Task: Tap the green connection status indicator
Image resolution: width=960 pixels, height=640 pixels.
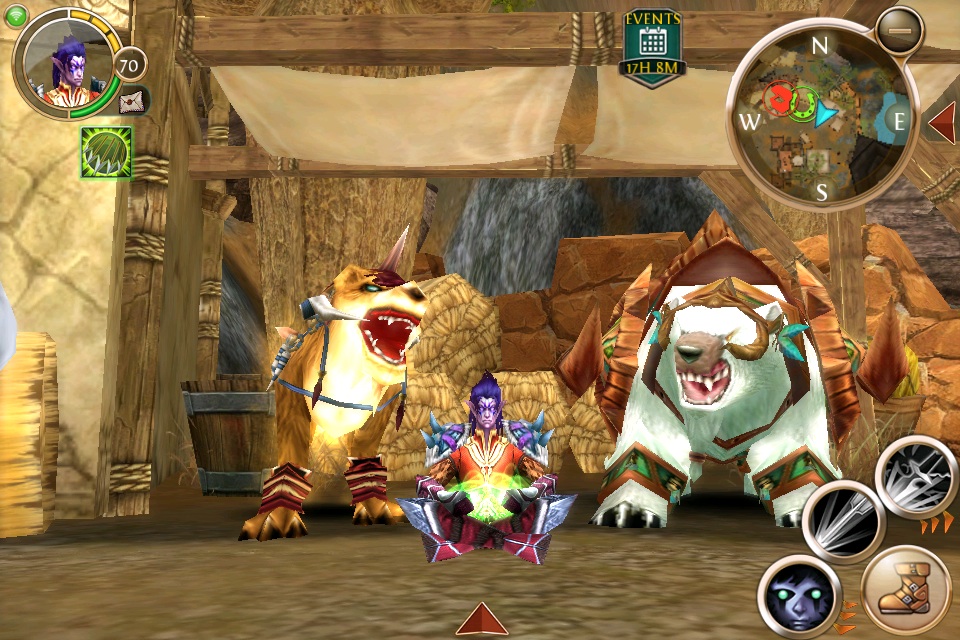Action: pyautogui.click(x=15, y=15)
